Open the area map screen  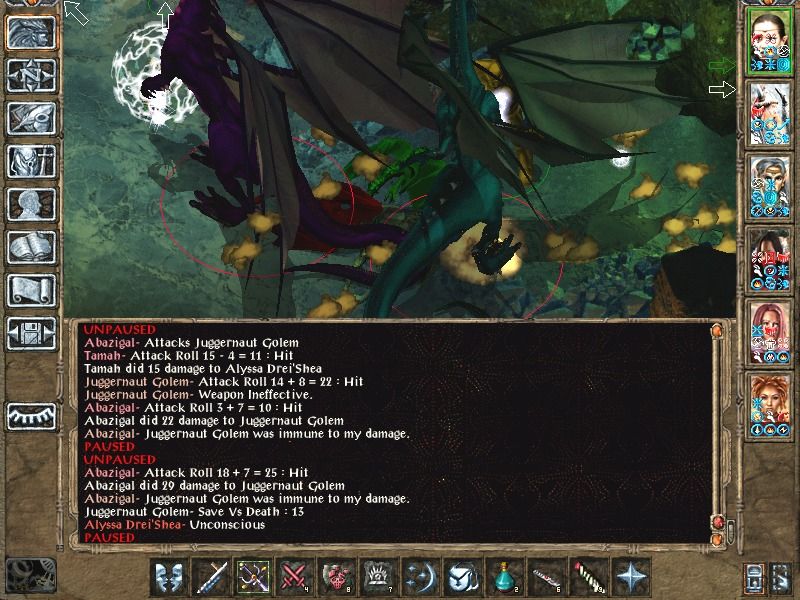pos(30,75)
